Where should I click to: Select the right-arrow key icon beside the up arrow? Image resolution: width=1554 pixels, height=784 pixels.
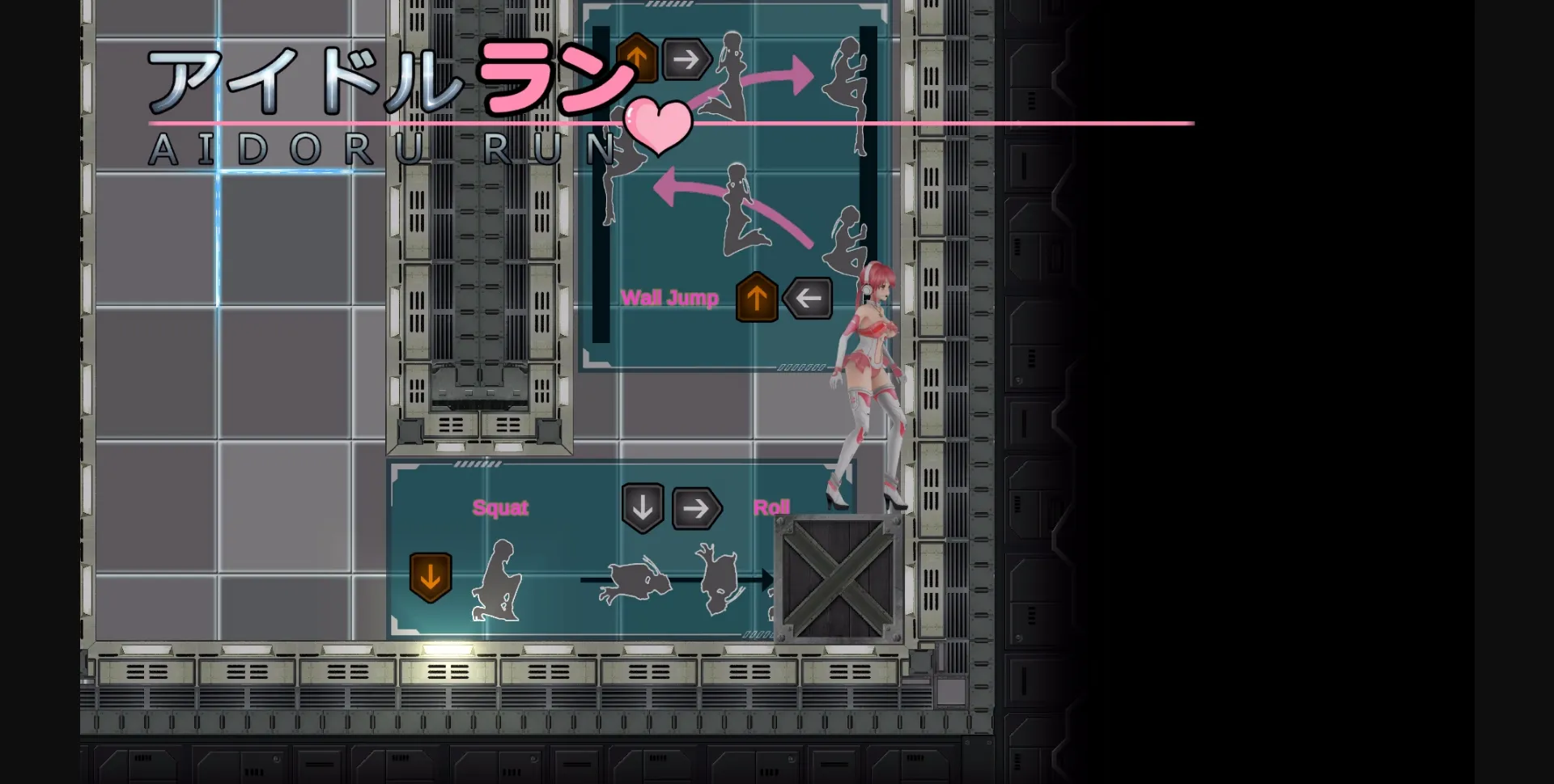pos(687,58)
